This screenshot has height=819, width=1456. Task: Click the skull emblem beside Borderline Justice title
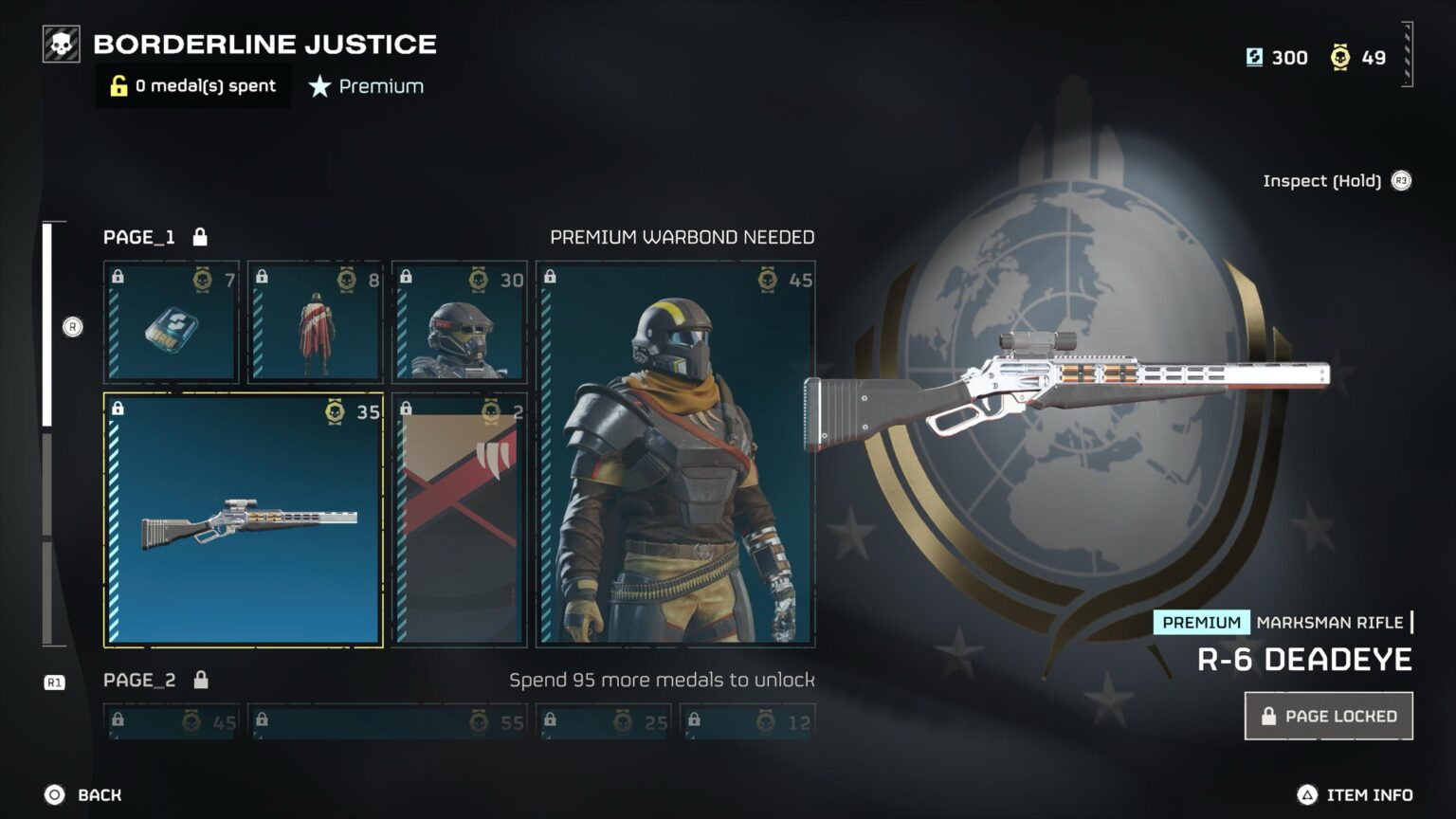62,43
